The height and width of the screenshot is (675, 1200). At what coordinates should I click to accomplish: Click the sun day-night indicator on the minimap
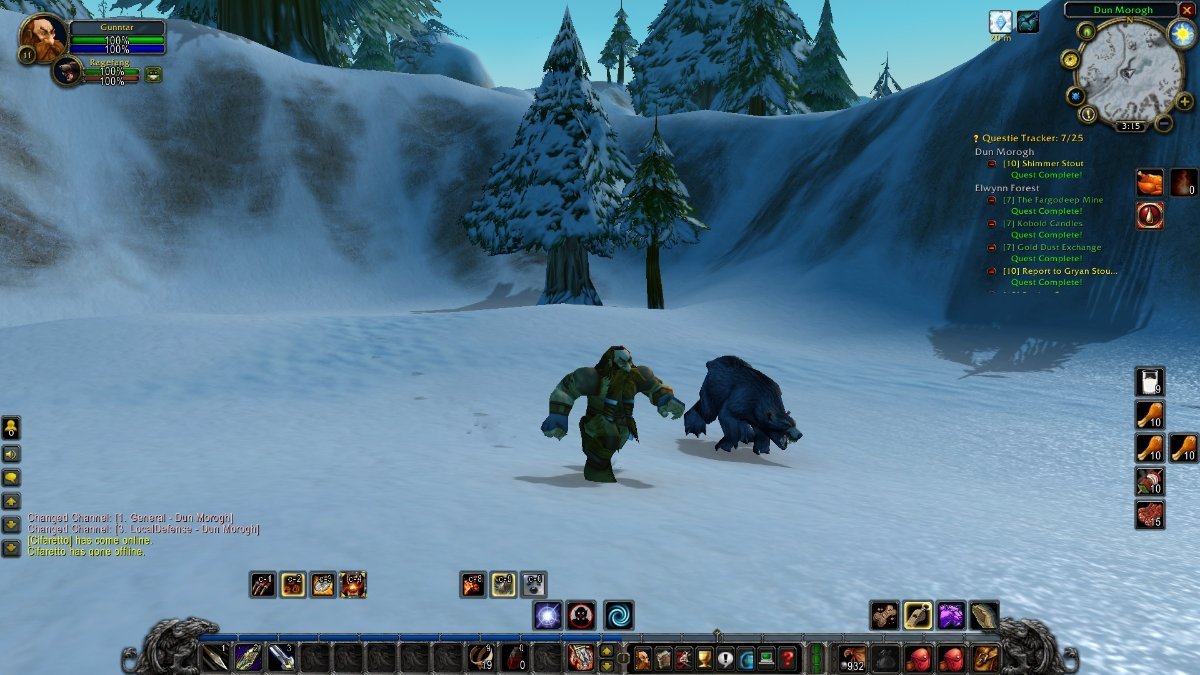pos(1182,34)
